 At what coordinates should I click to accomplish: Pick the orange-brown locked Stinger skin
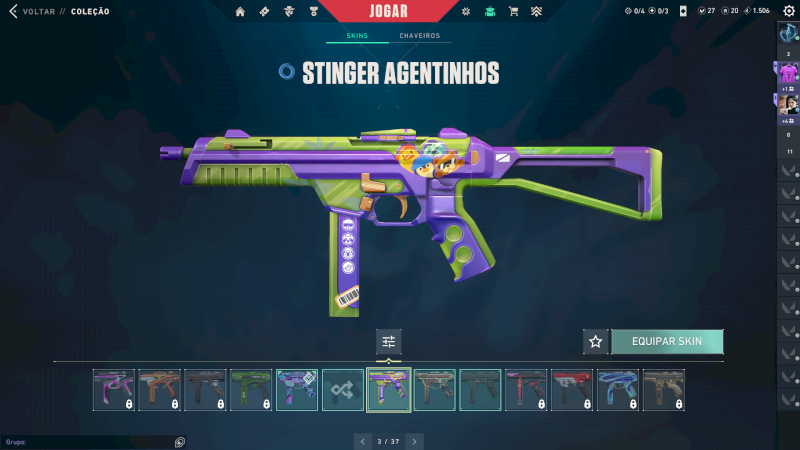point(160,390)
